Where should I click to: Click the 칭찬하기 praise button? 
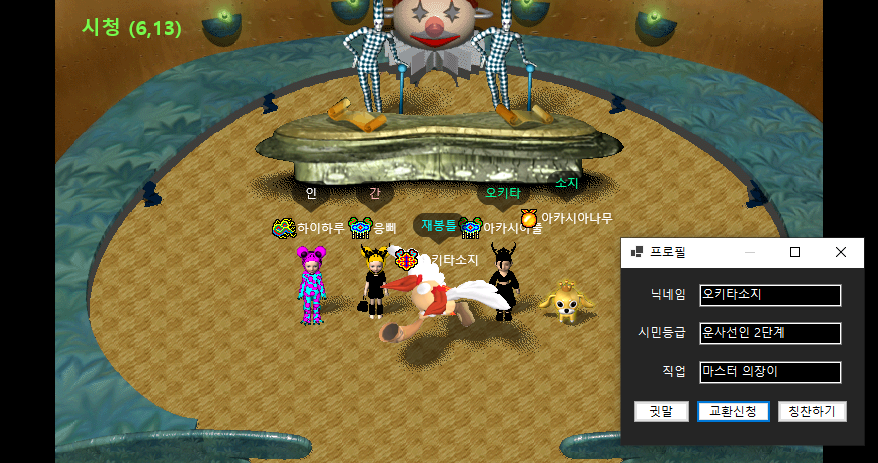[812, 411]
